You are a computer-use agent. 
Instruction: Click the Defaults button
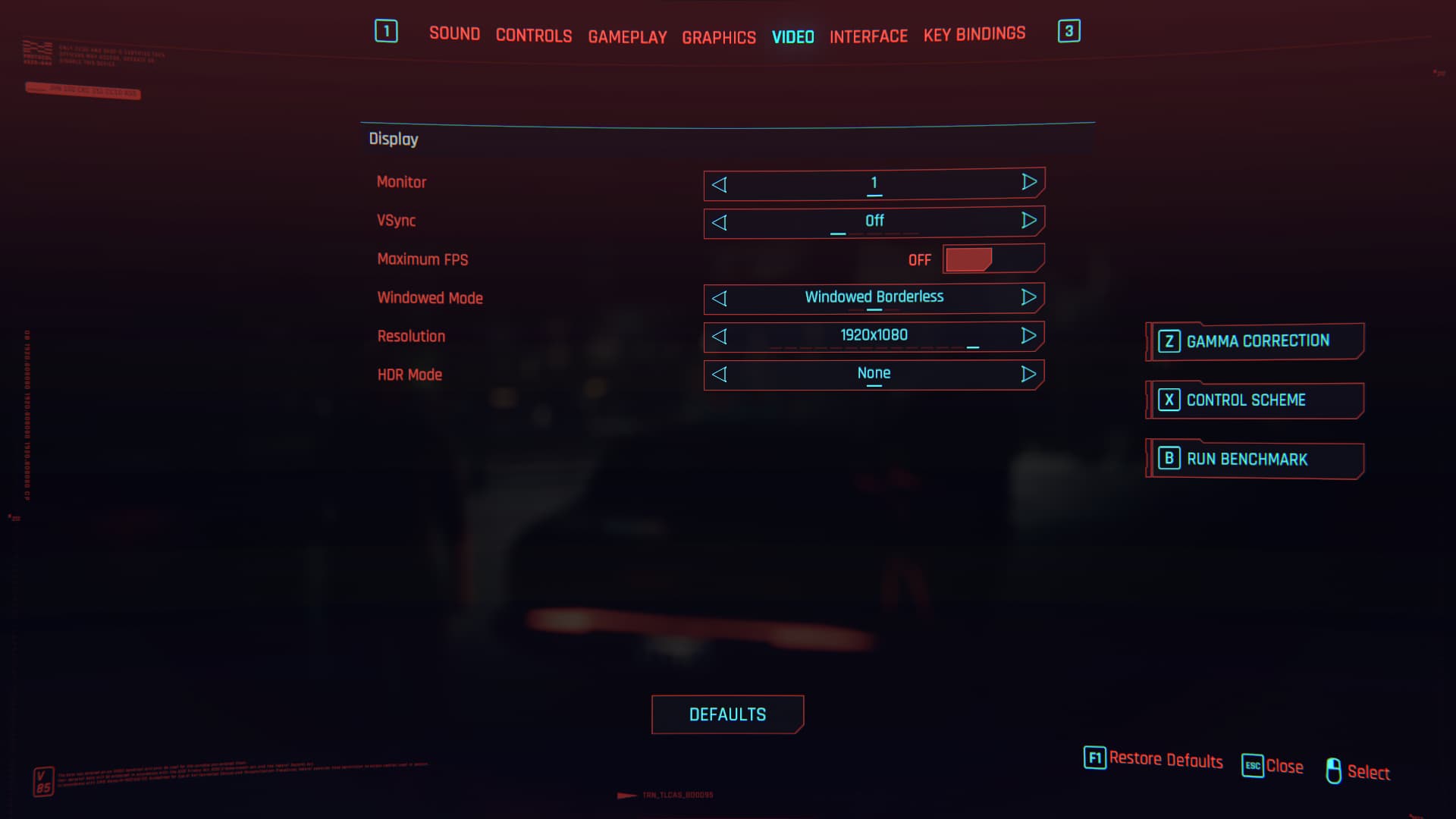tap(727, 714)
